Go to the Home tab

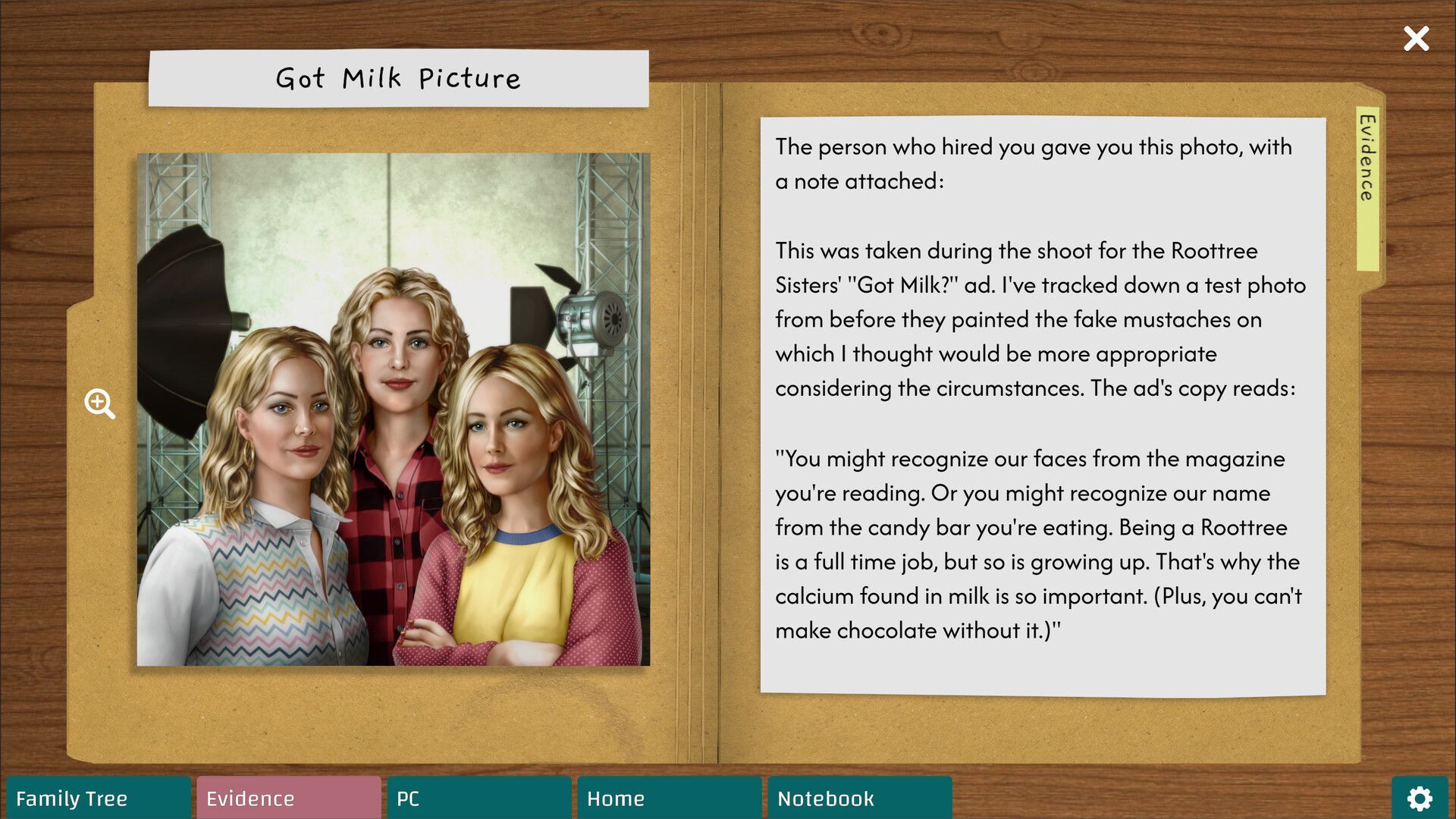(x=669, y=798)
